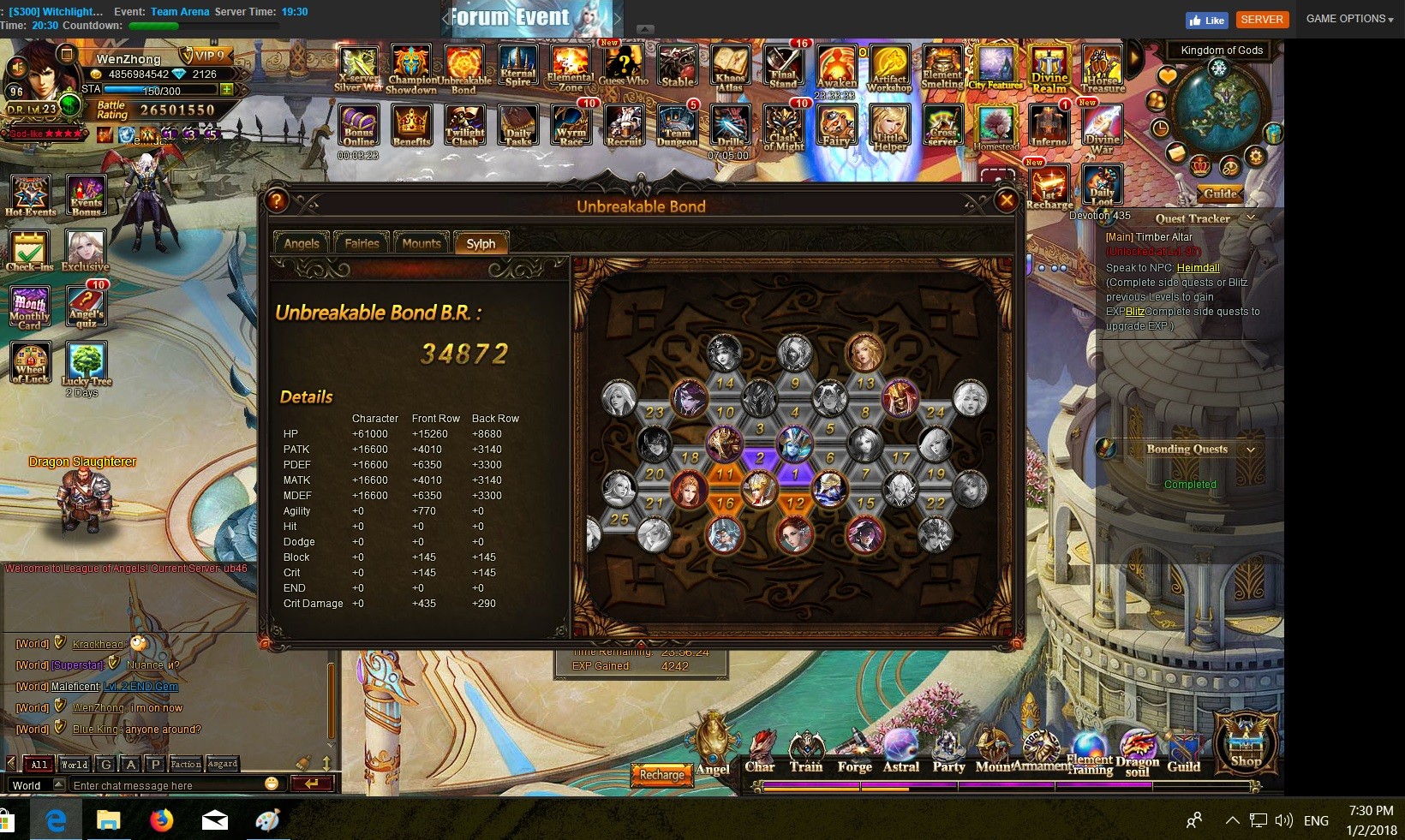Open the Shop
Viewport: 1405px width, 840px height.
pyautogui.click(x=1246, y=744)
